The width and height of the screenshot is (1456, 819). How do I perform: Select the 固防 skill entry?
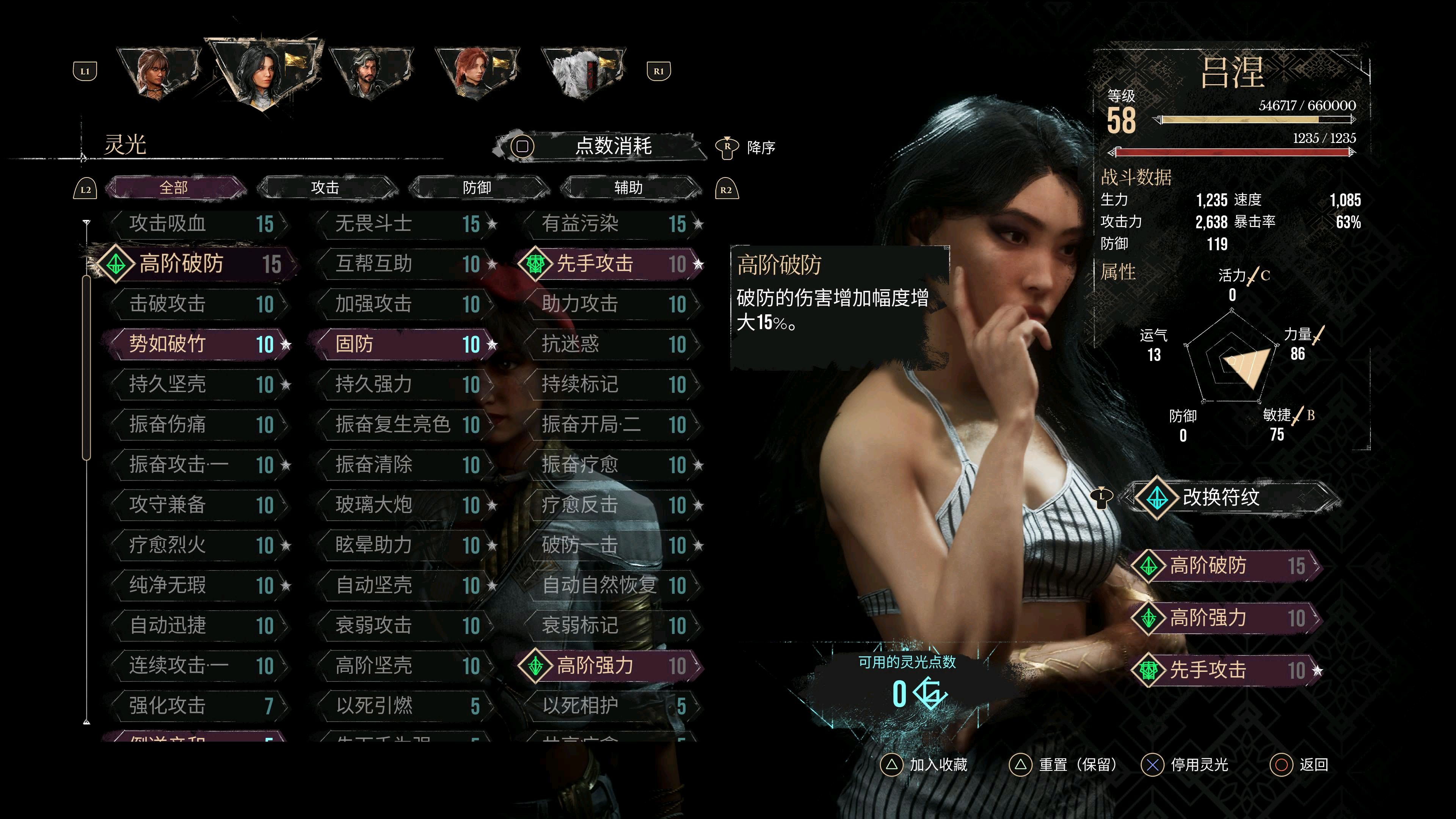point(404,344)
